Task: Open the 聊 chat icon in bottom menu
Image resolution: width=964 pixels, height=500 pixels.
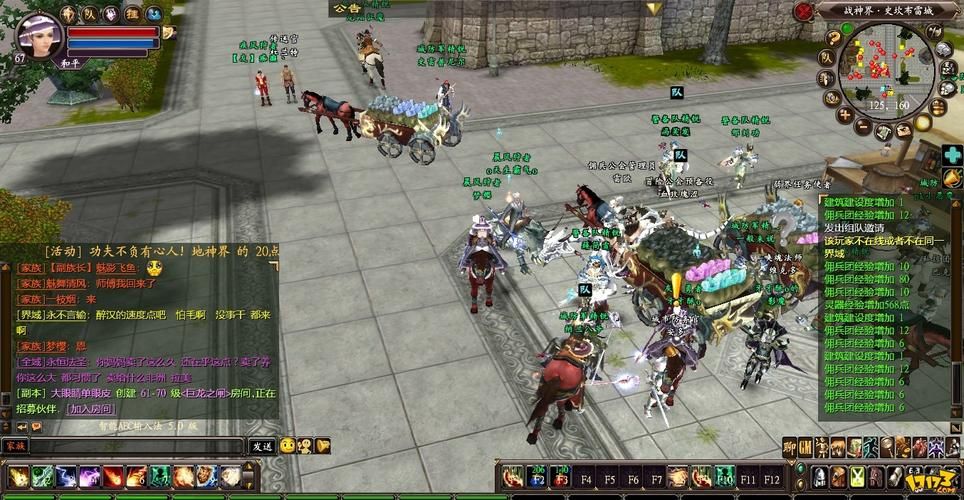Action: [789, 447]
